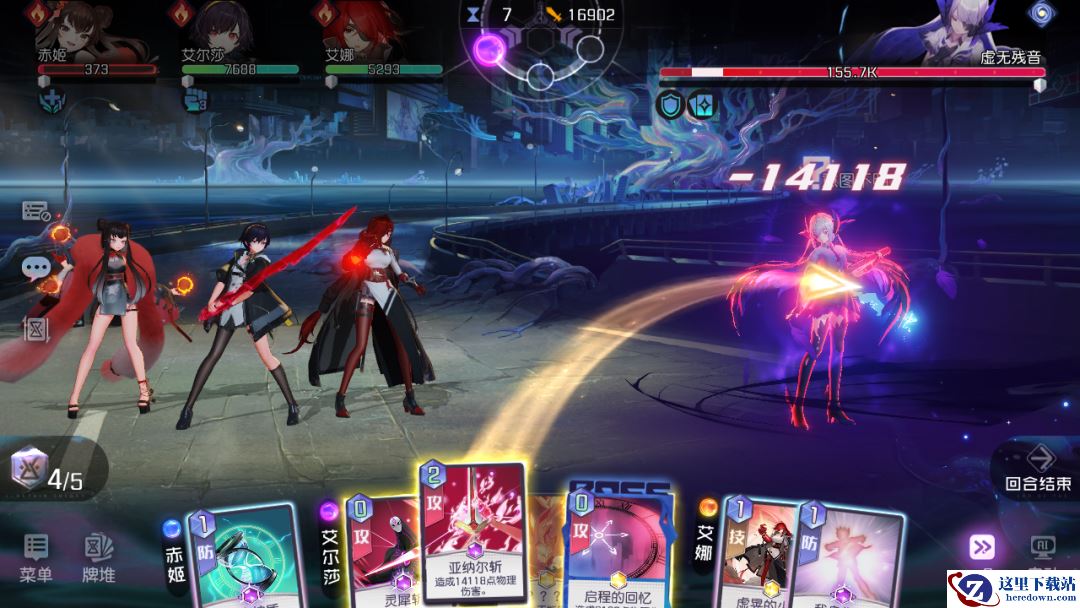Toggle the AI auto-battle button

click(x=1042, y=546)
